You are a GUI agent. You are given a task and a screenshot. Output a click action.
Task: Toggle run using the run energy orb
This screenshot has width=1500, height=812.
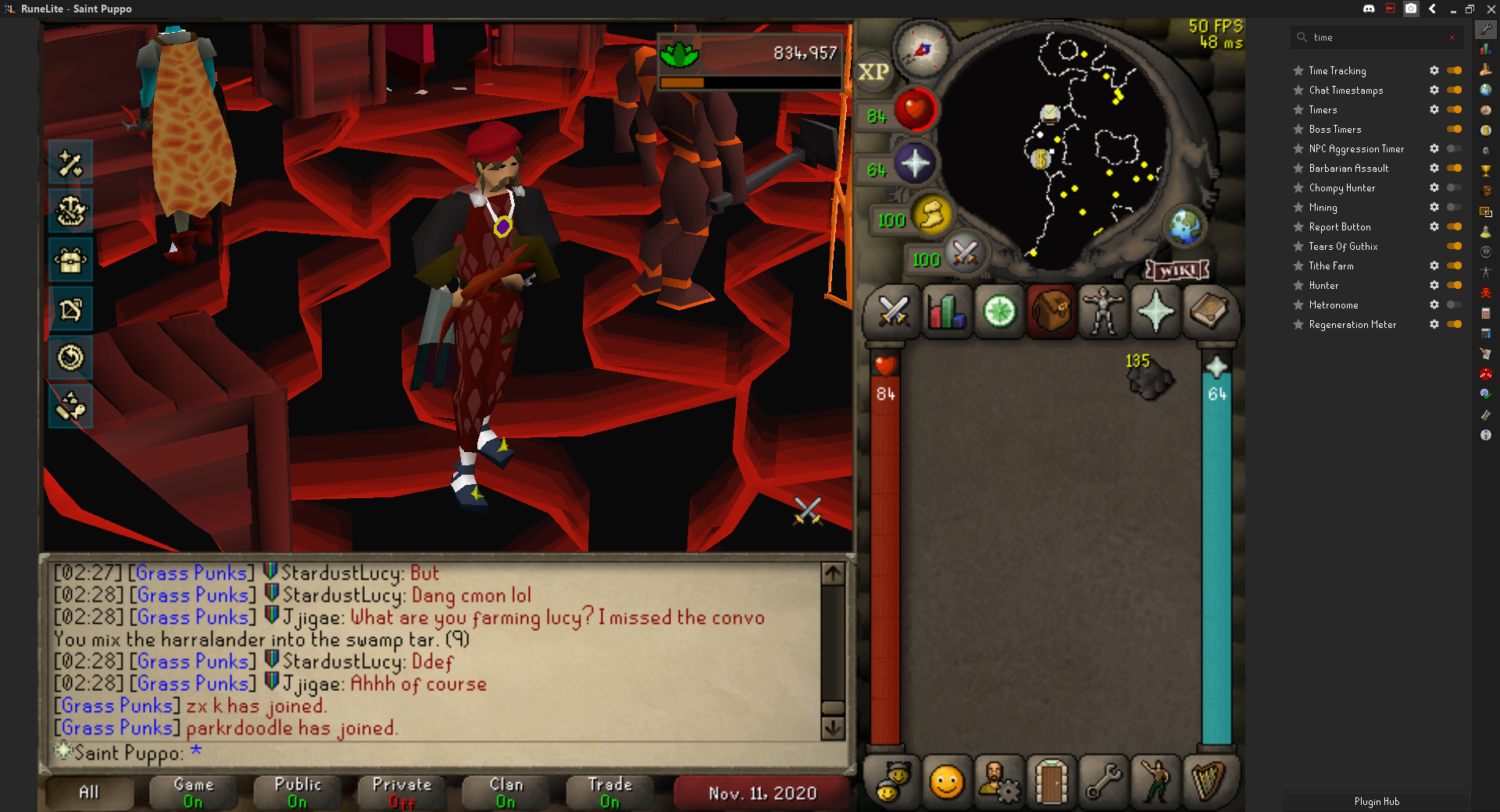point(931,215)
